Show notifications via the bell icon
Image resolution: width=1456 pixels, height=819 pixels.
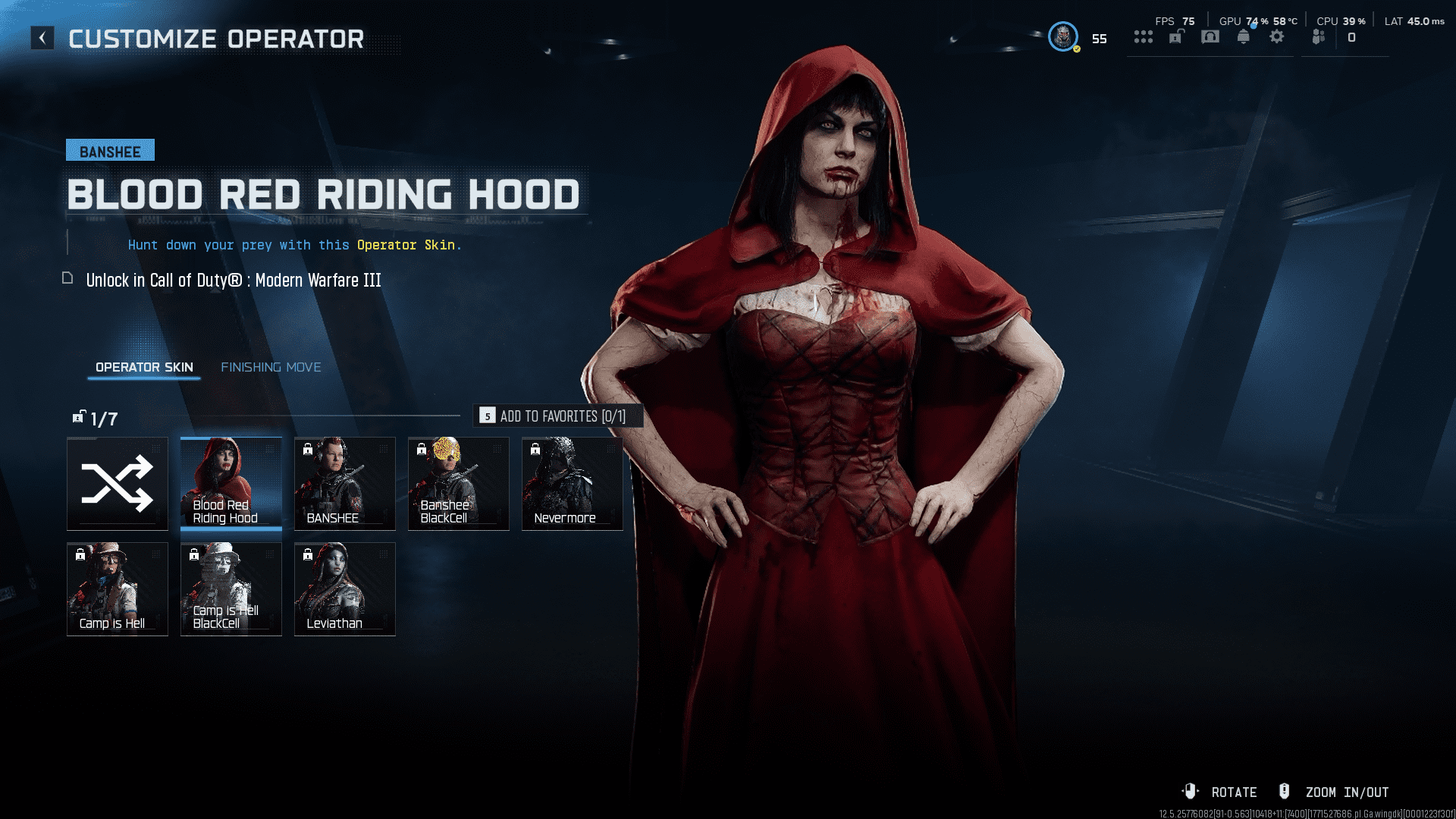point(1244,37)
